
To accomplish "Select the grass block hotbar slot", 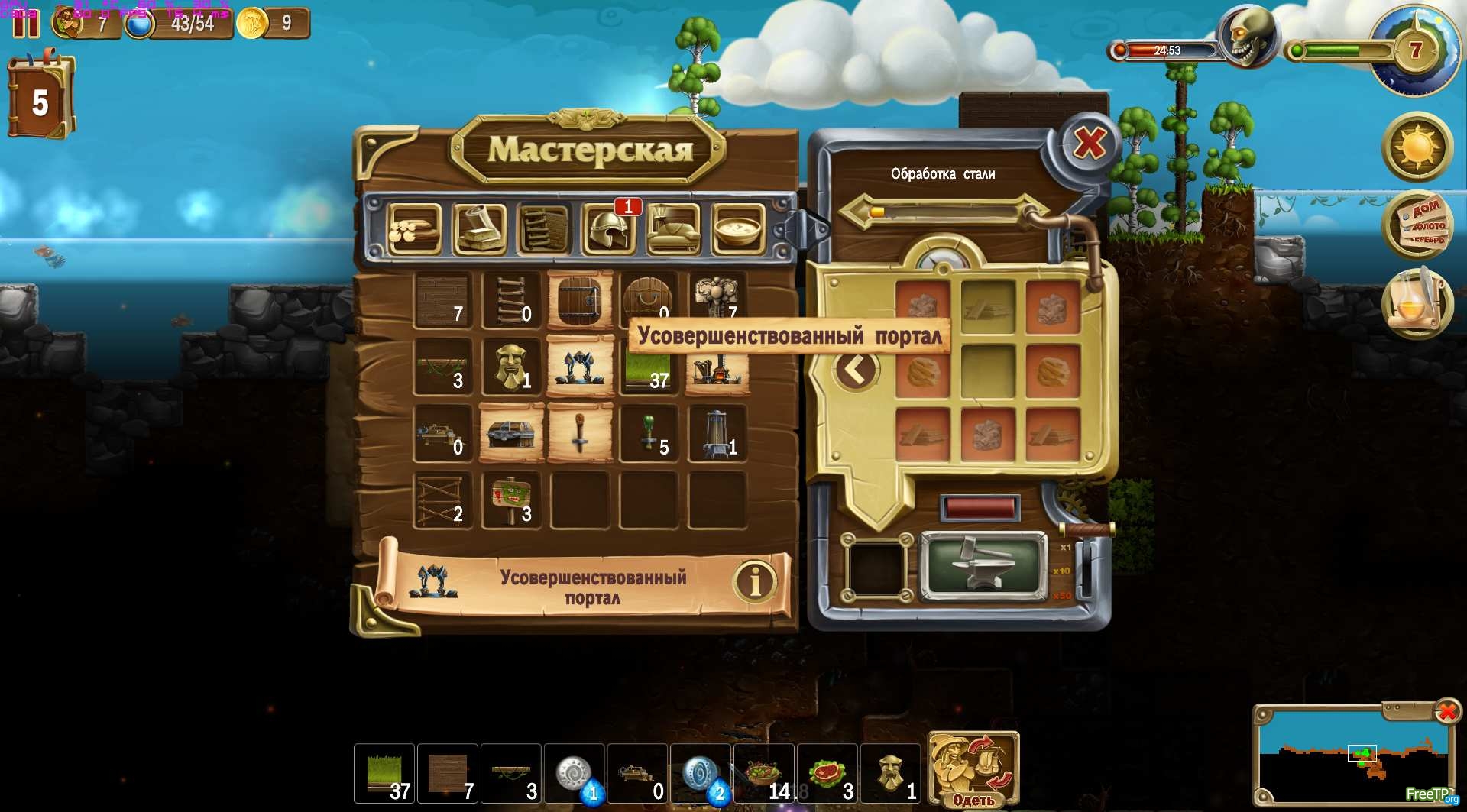I will click(x=384, y=773).
